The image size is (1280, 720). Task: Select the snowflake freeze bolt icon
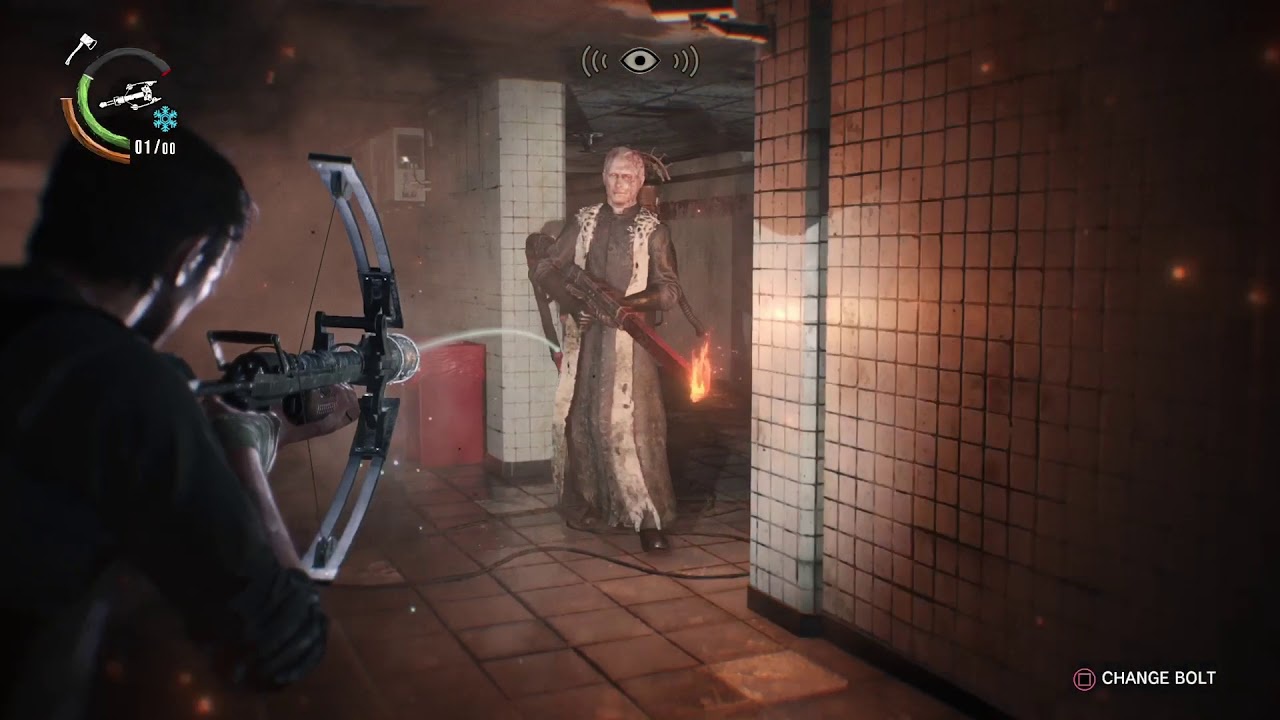[x=165, y=117]
